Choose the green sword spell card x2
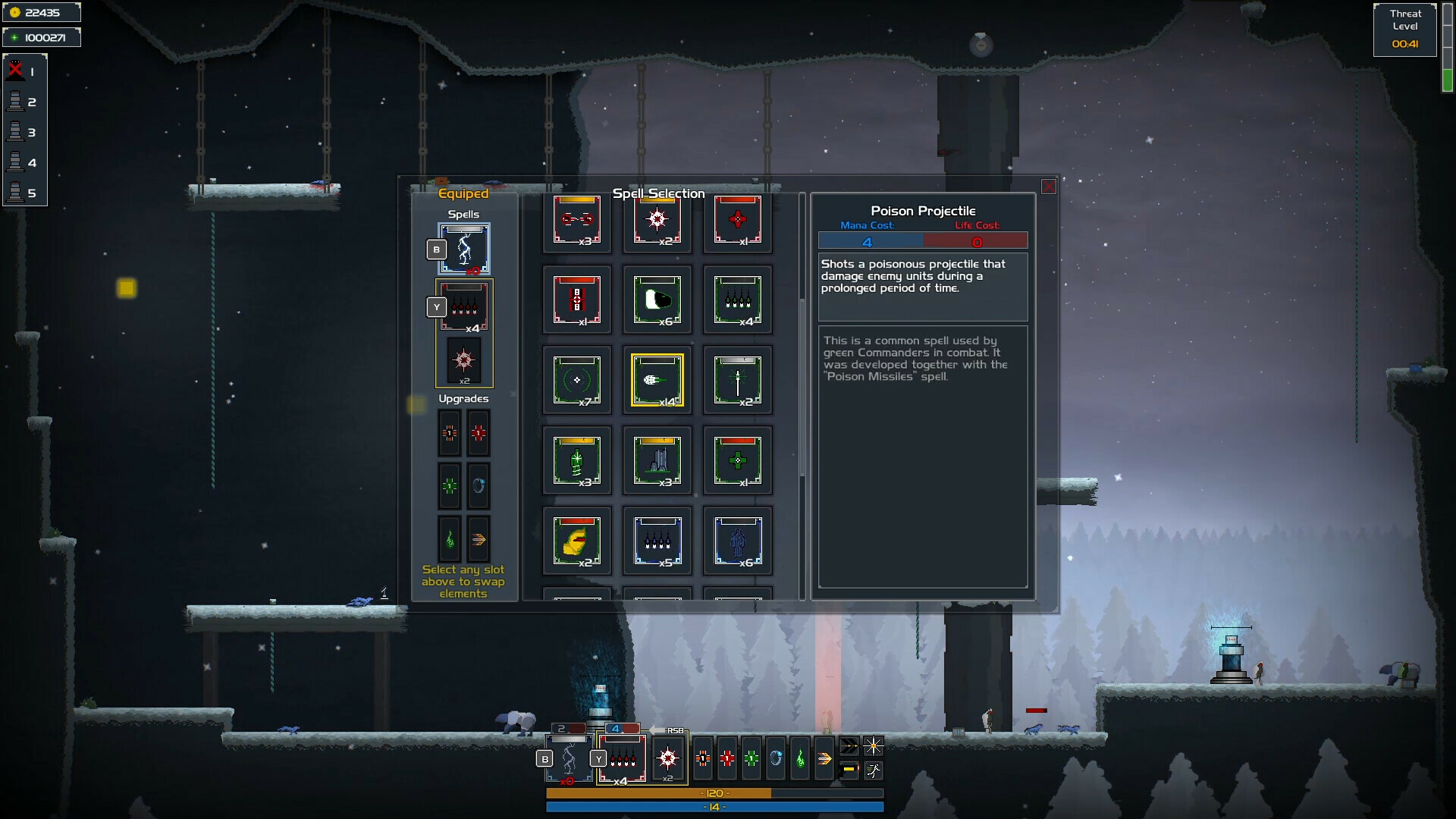 [737, 380]
